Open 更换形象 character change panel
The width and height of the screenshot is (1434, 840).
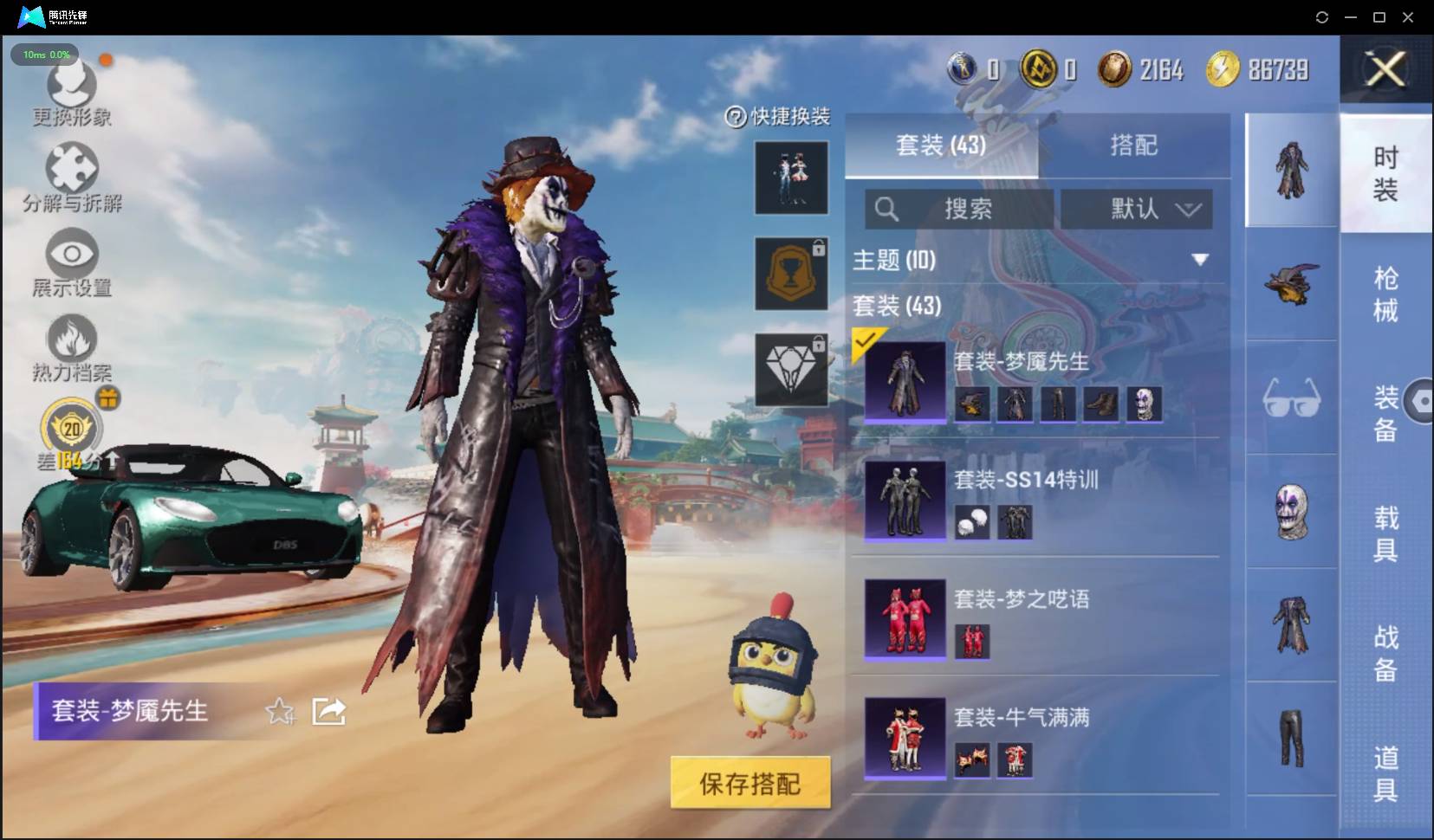72,95
